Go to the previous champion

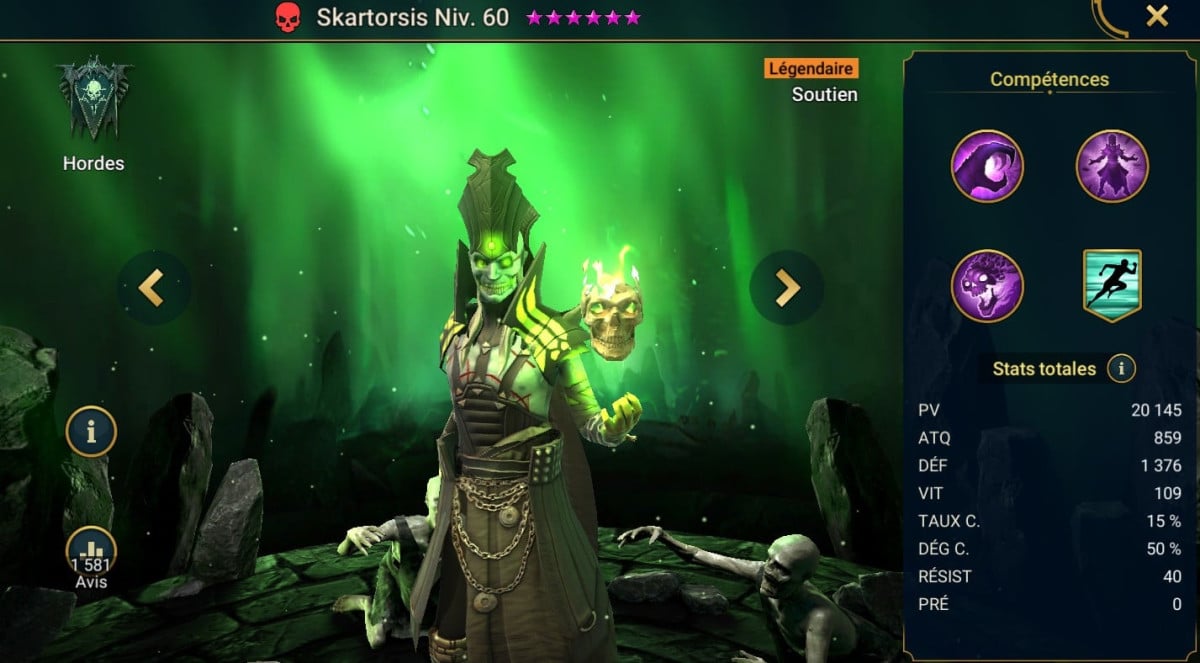pos(153,287)
